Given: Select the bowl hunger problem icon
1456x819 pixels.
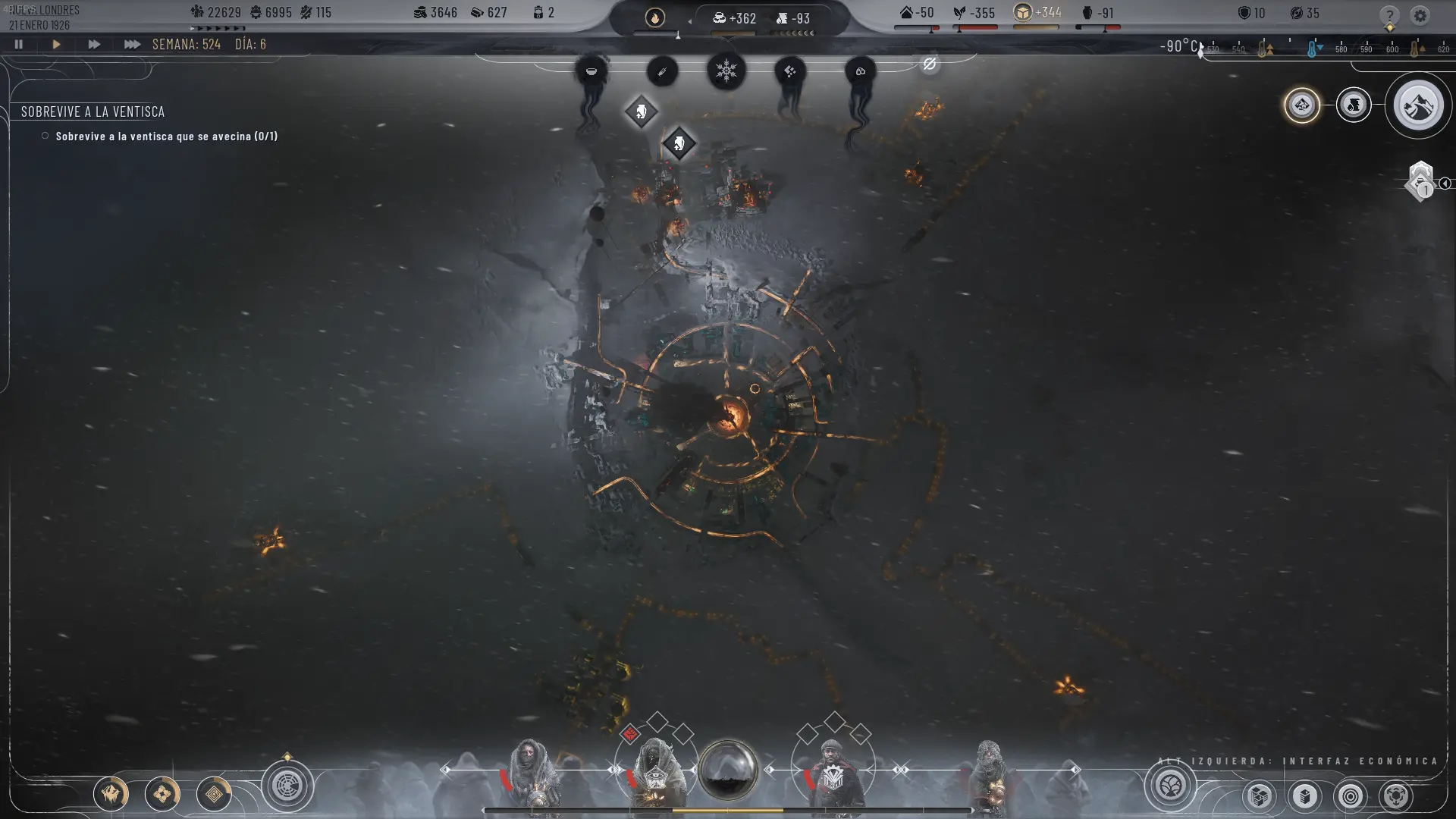Looking at the screenshot, I should 591,71.
